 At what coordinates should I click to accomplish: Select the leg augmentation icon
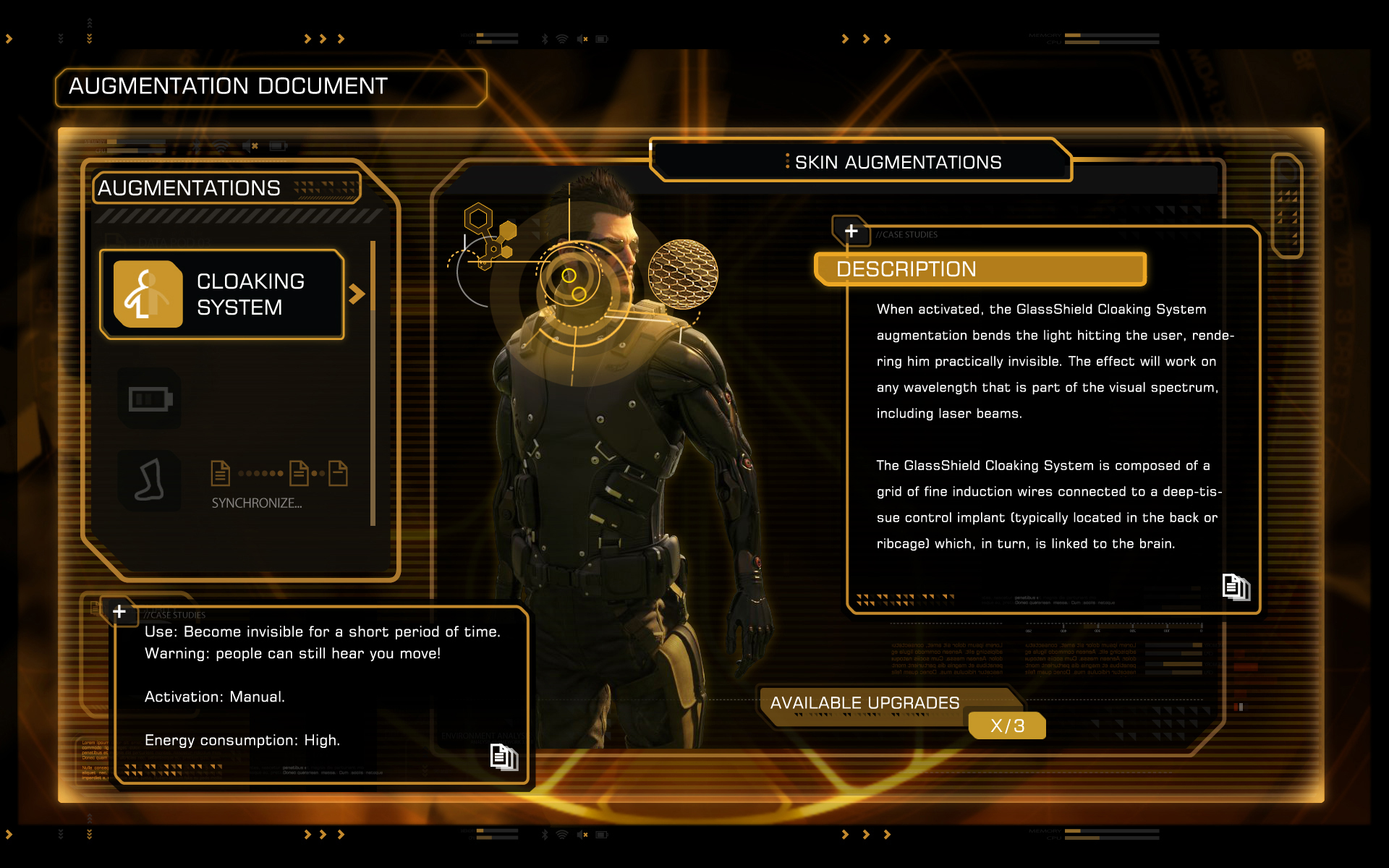pos(150,481)
